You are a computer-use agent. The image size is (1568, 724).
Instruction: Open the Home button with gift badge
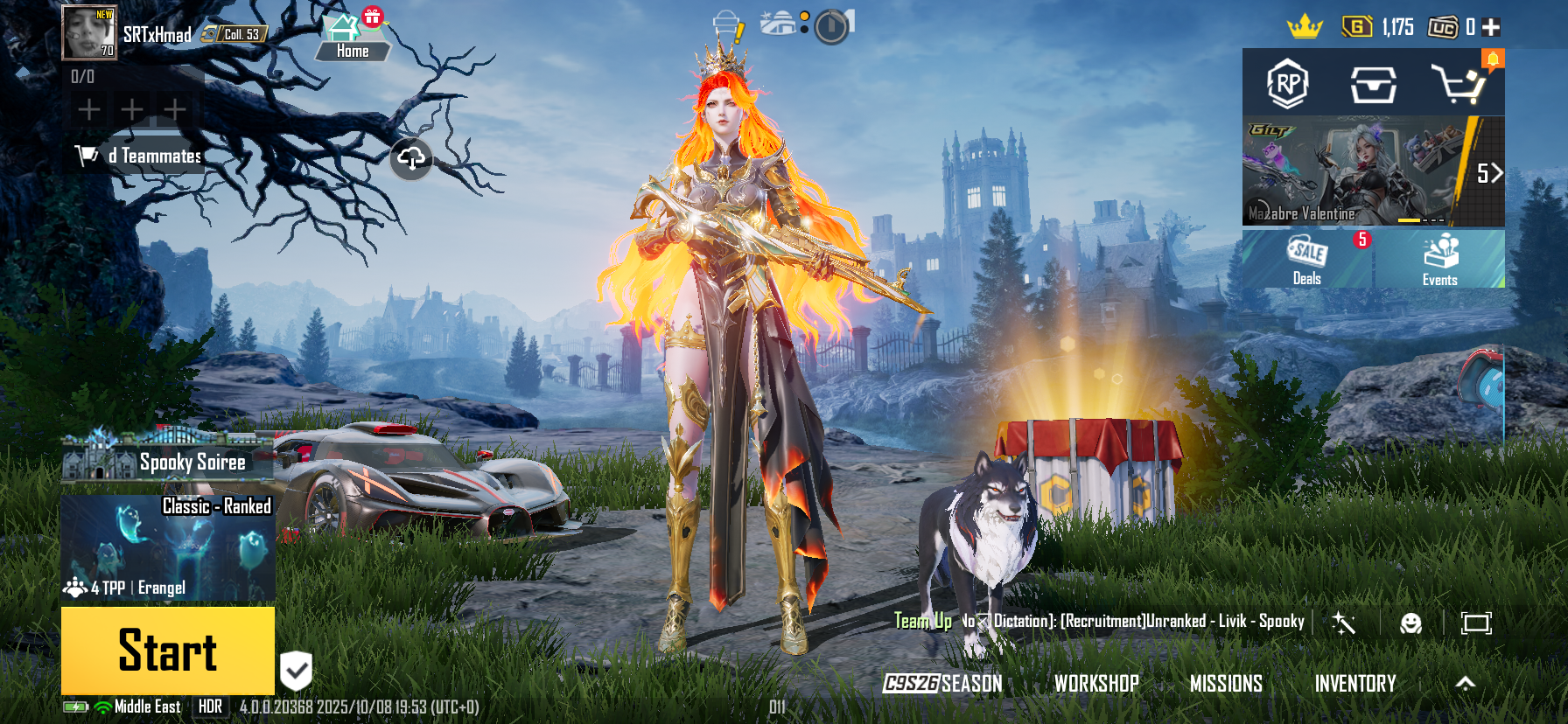pos(352,38)
